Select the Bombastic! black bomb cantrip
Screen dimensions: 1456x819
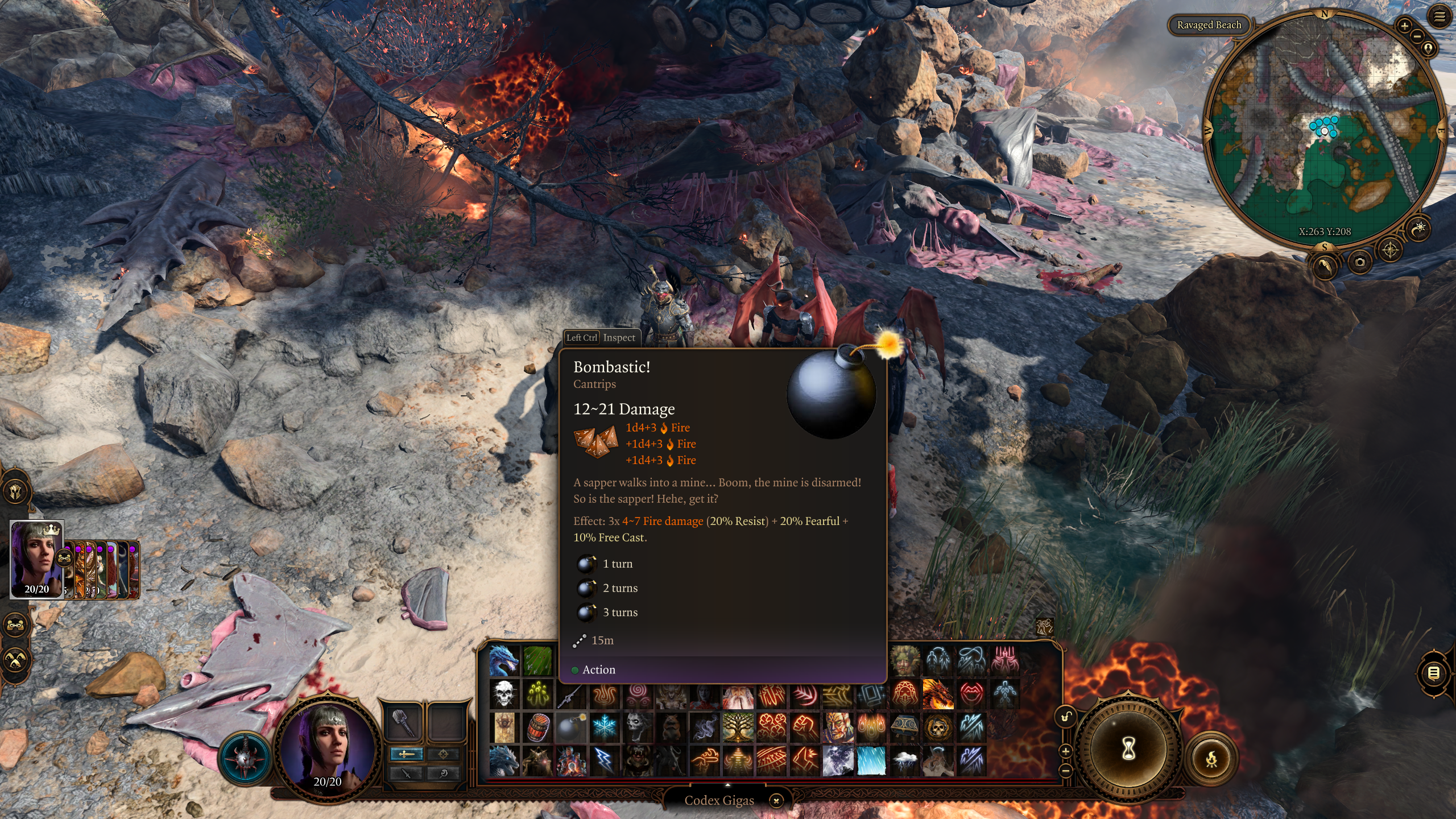coord(570,727)
